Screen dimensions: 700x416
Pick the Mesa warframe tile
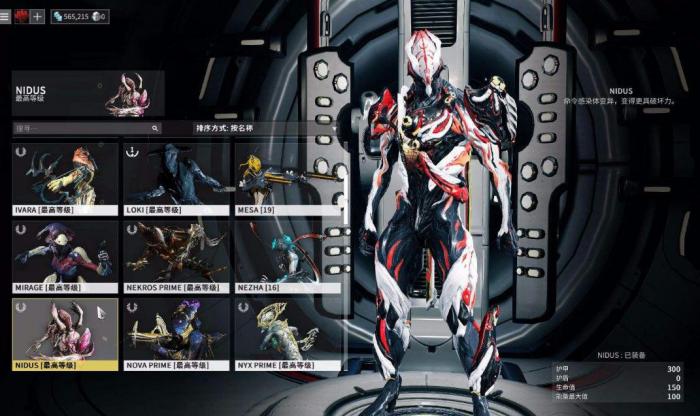(x=287, y=178)
